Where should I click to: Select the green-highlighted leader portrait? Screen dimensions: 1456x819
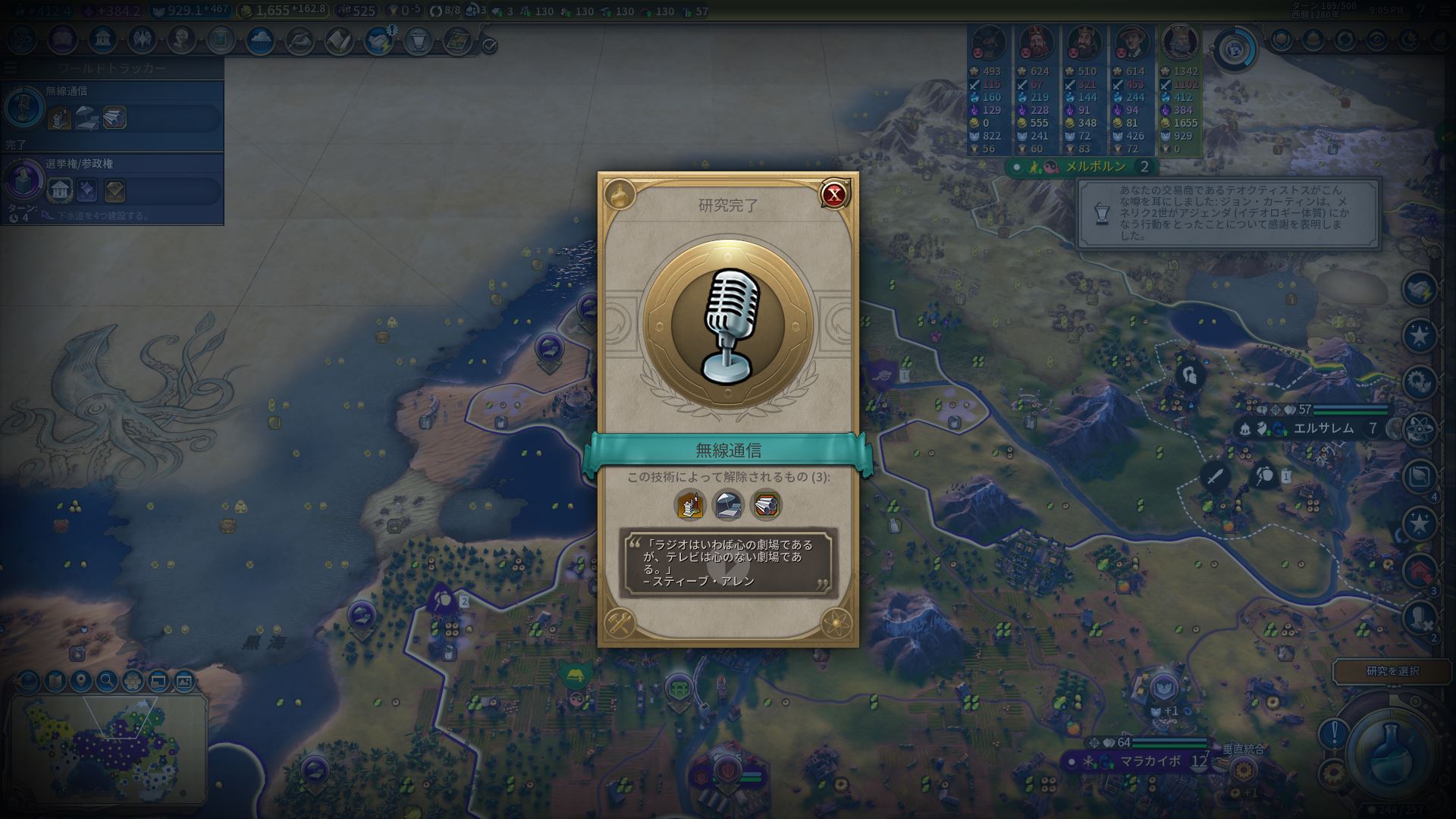(x=1180, y=44)
